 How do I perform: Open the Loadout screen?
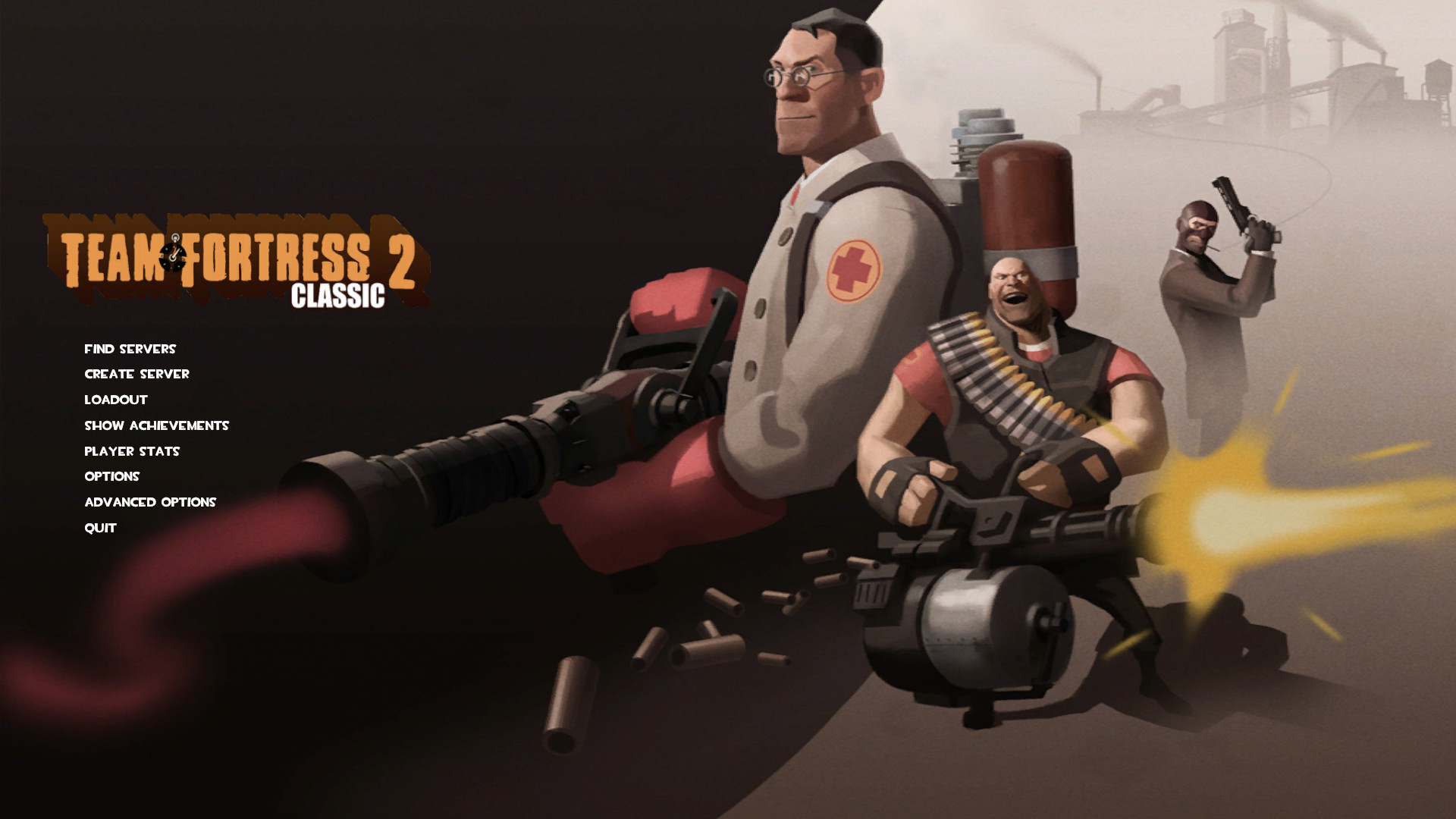[115, 400]
